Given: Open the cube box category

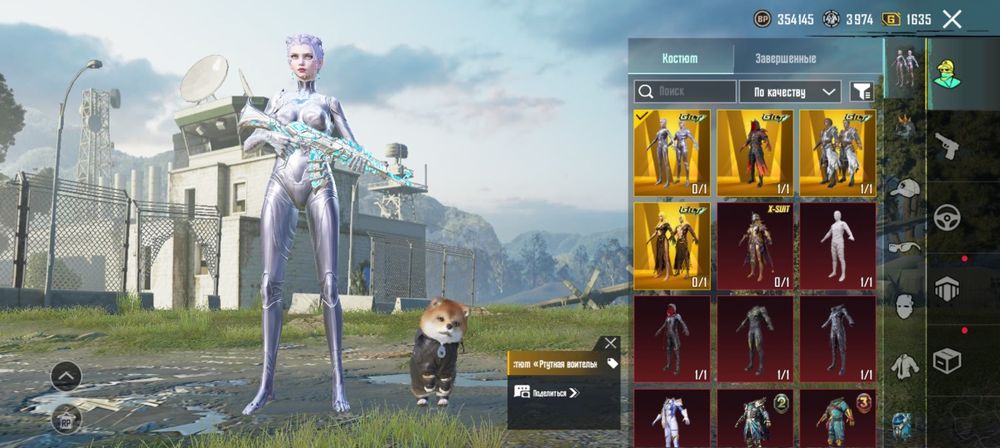Looking at the screenshot, I should [x=946, y=360].
